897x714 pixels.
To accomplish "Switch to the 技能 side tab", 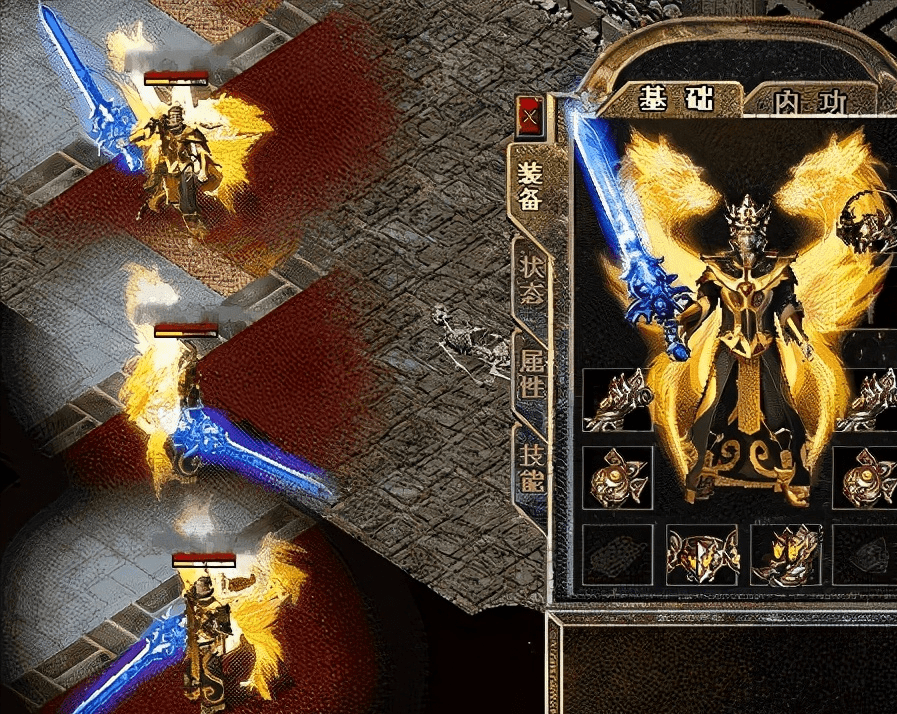I will click(x=531, y=466).
